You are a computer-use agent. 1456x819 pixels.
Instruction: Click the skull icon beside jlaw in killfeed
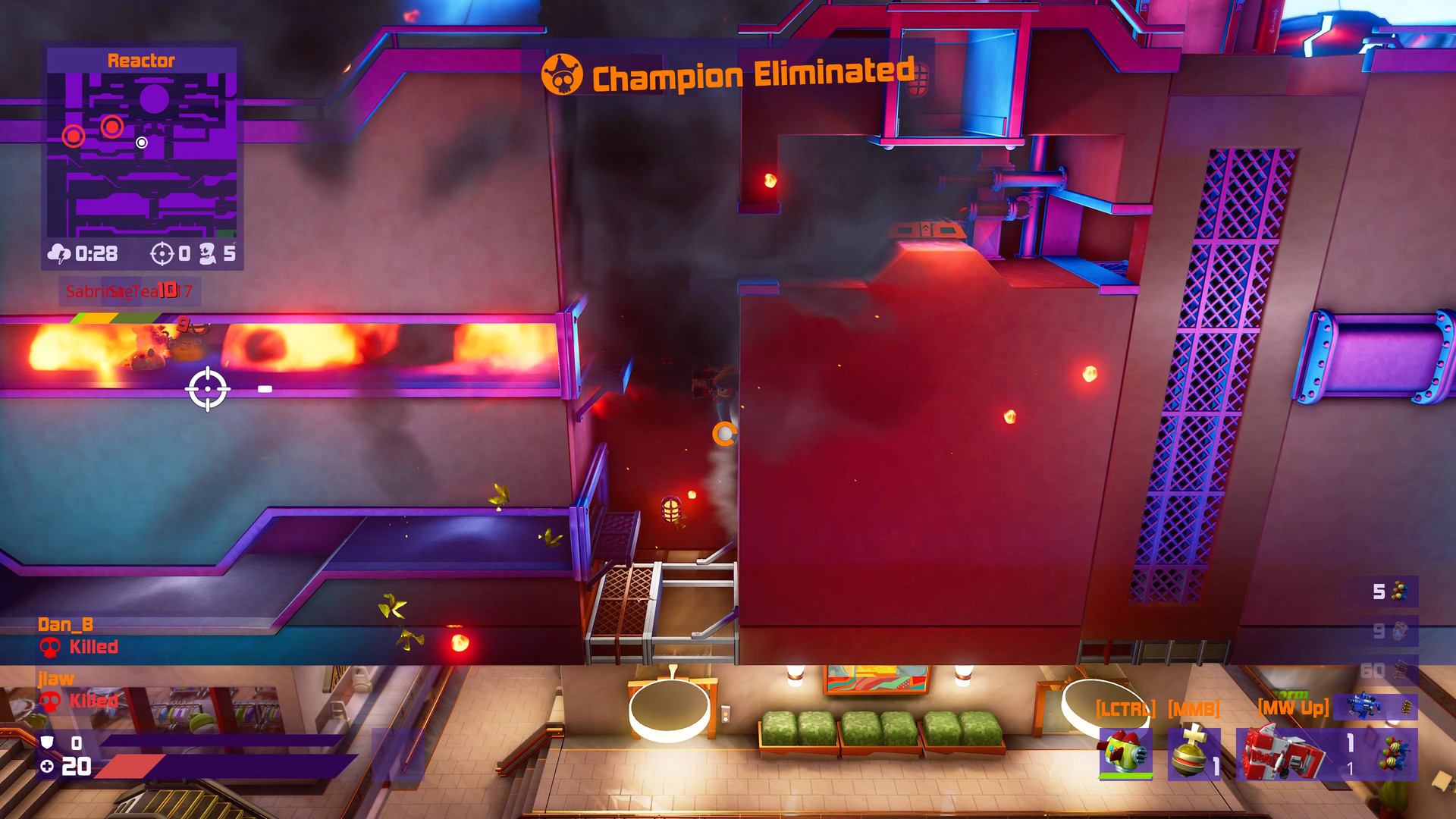pyautogui.click(x=49, y=701)
